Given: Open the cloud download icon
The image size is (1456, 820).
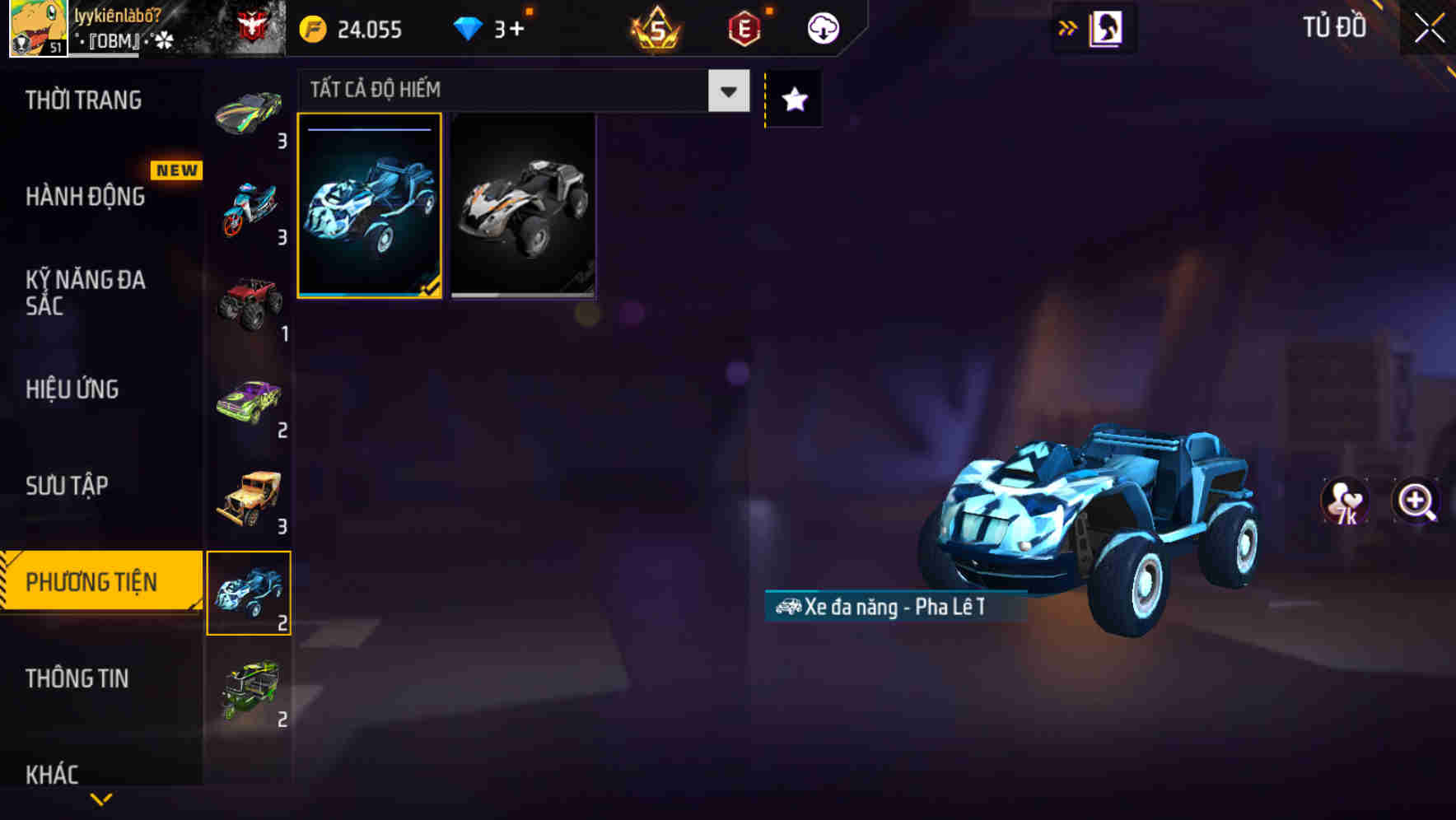Looking at the screenshot, I should pos(821,27).
